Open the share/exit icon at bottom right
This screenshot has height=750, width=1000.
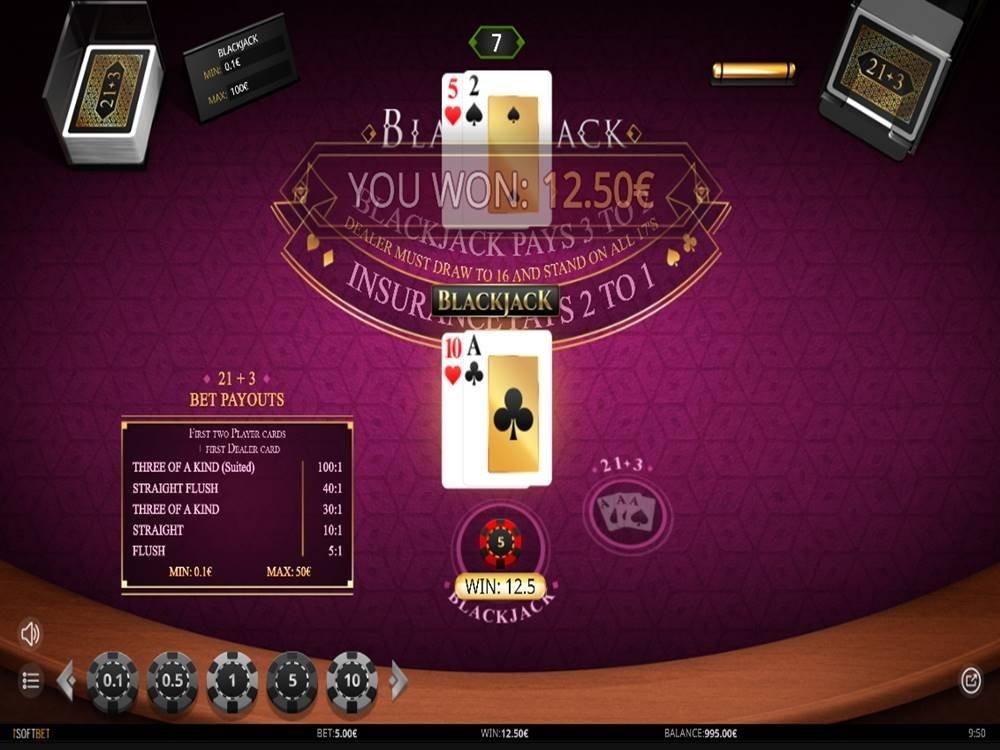point(970,681)
